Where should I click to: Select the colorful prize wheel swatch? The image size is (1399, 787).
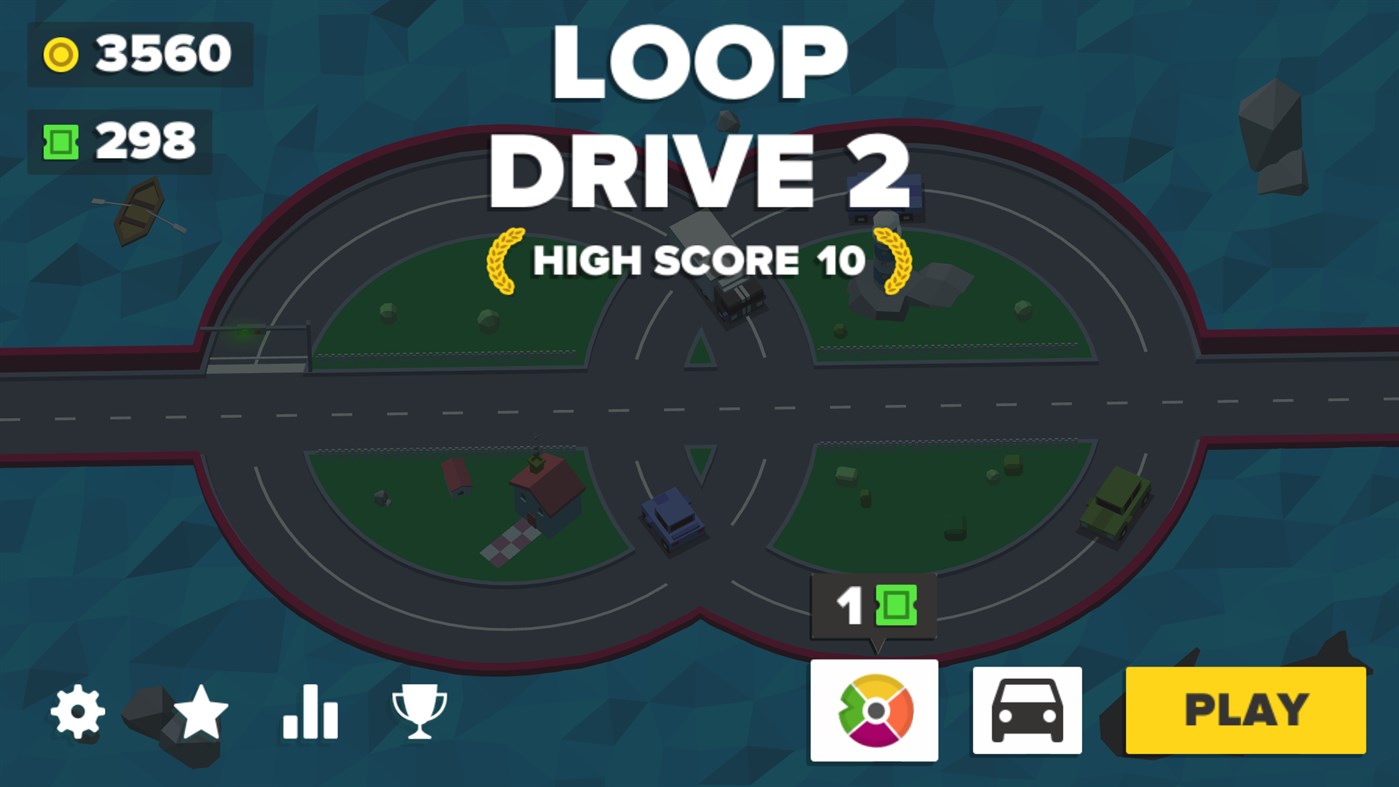pyautogui.click(x=874, y=712)
